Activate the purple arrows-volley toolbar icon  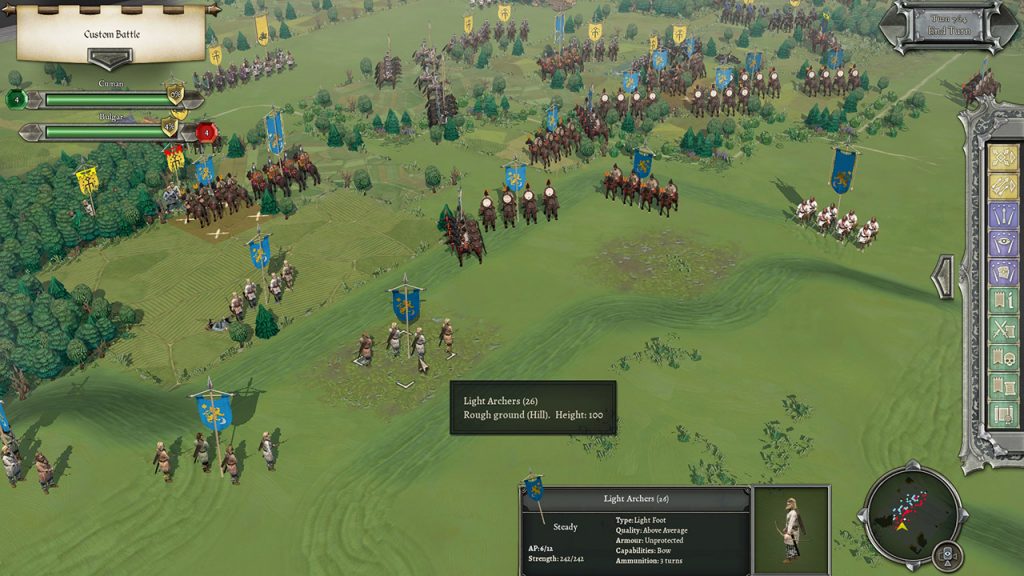pyautogui.click(x=1002, y=215)
